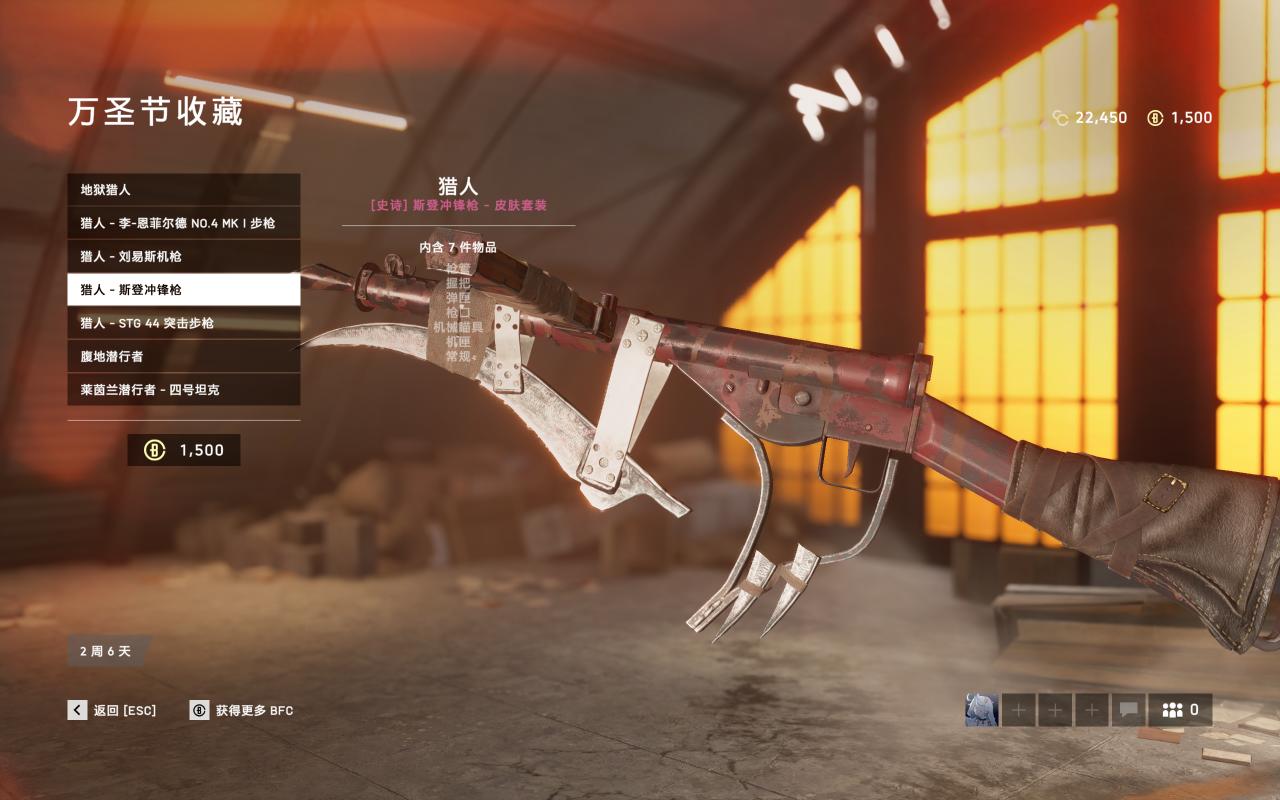Viewport: 1280px width, 800px height.
Task: Select the 腹地潜行者 list entry
Action: point(183,356)
